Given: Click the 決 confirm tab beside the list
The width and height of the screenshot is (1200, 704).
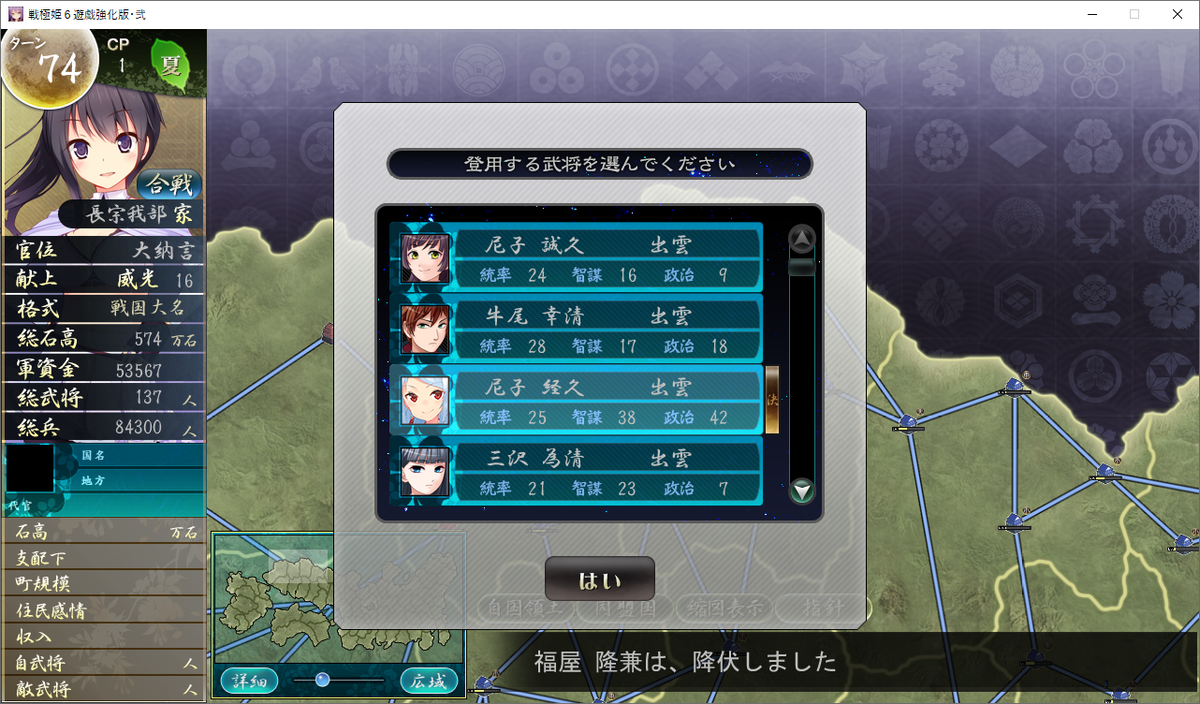Looking at the screenshot, I should (772, 399).
